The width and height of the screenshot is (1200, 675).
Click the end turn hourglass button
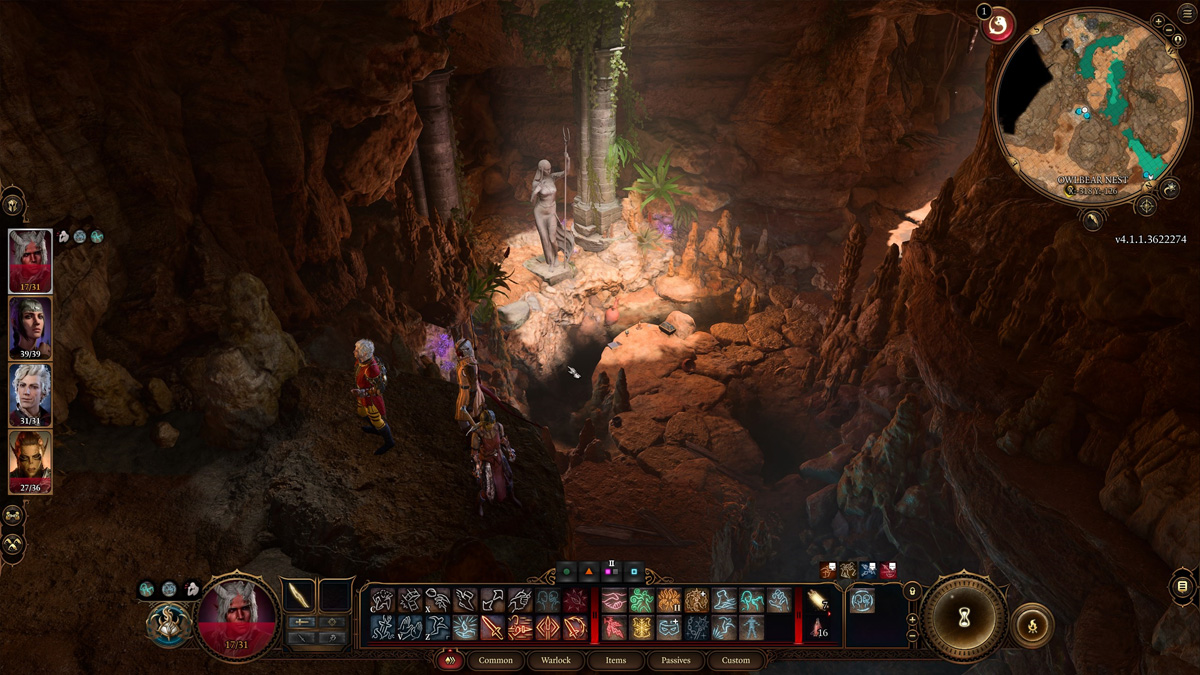pyautogui.click(x=964, y=617)
